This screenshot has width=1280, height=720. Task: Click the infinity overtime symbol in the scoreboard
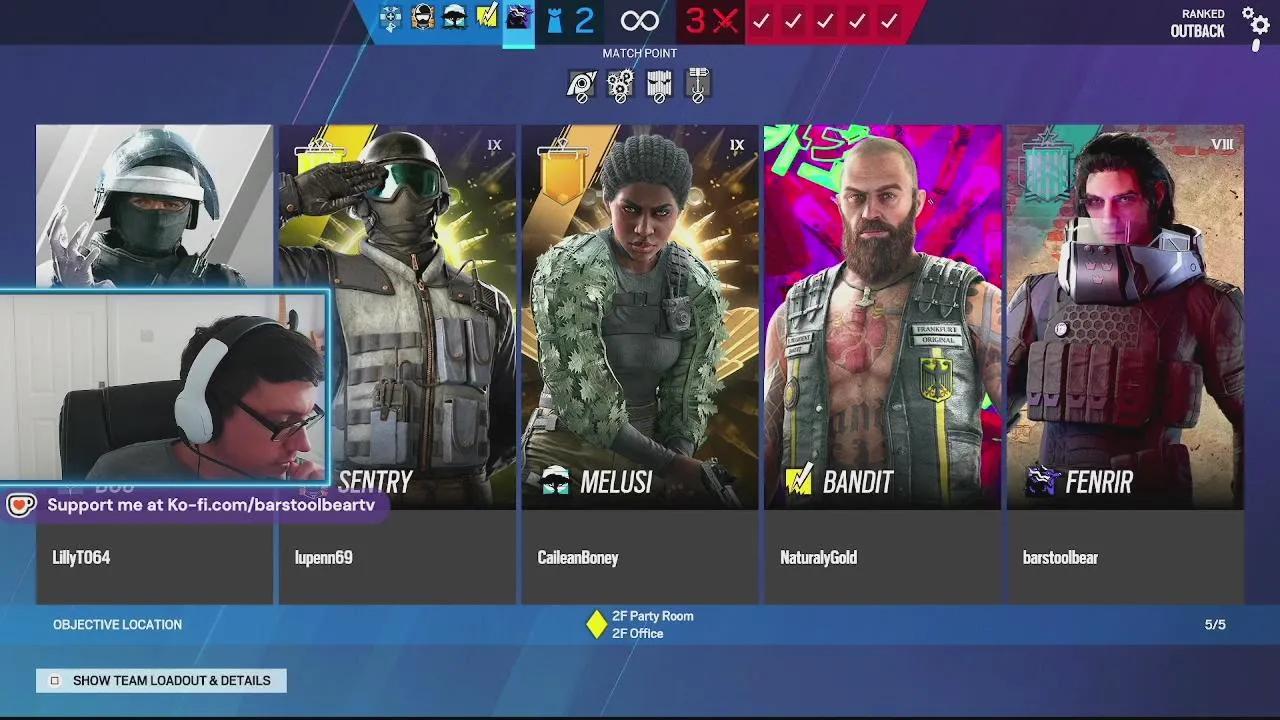click(639, 20)
